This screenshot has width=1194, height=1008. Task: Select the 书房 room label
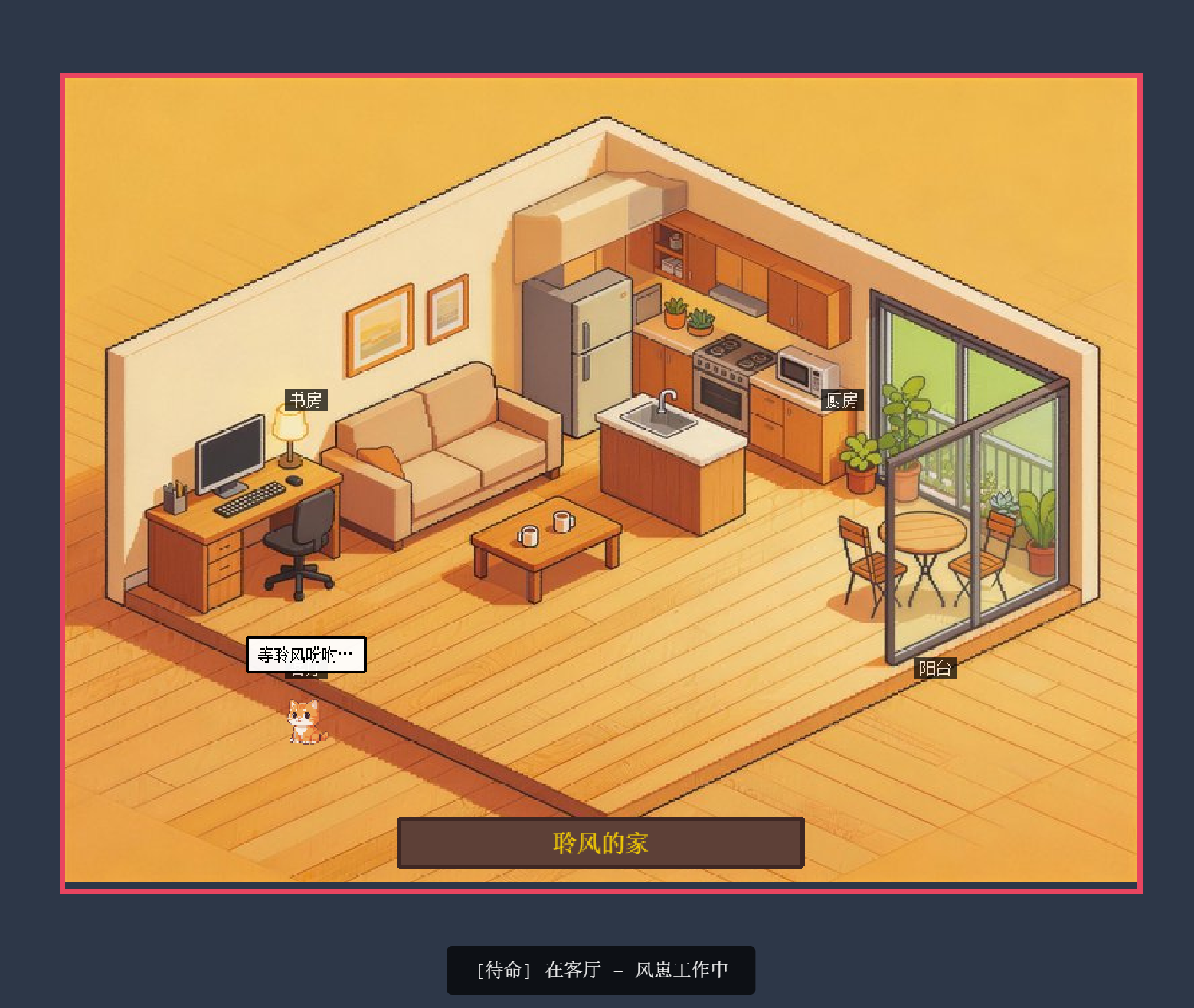pyautogui.click(x=306, y=400)
